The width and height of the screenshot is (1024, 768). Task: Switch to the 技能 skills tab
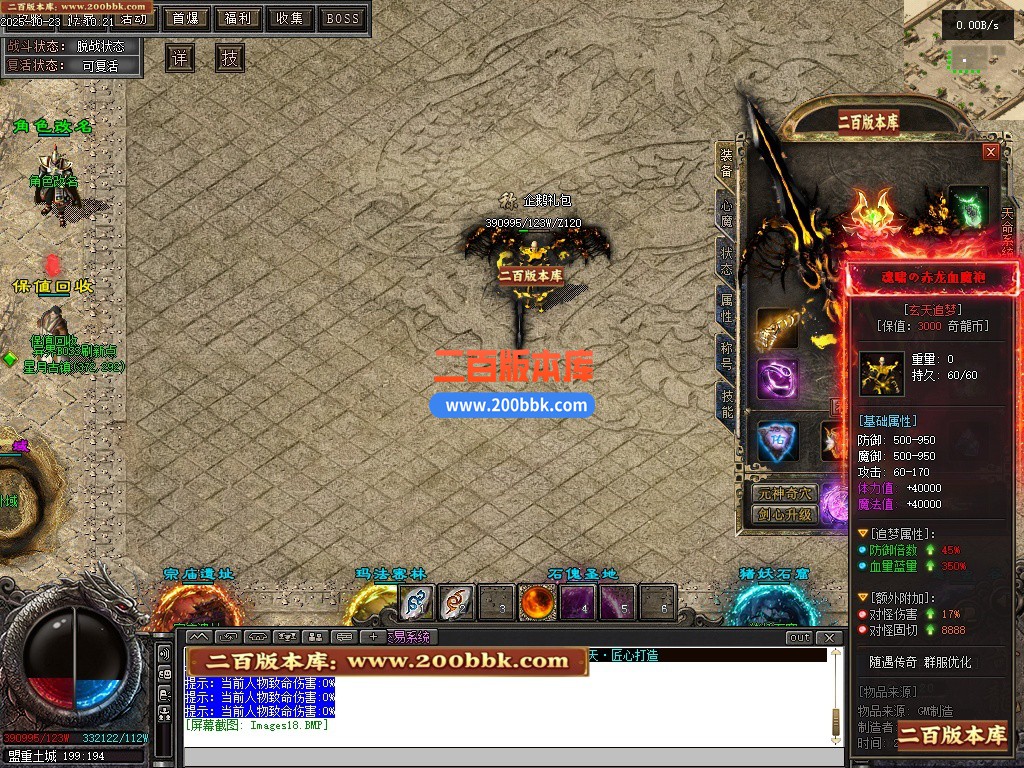[727, 403]
